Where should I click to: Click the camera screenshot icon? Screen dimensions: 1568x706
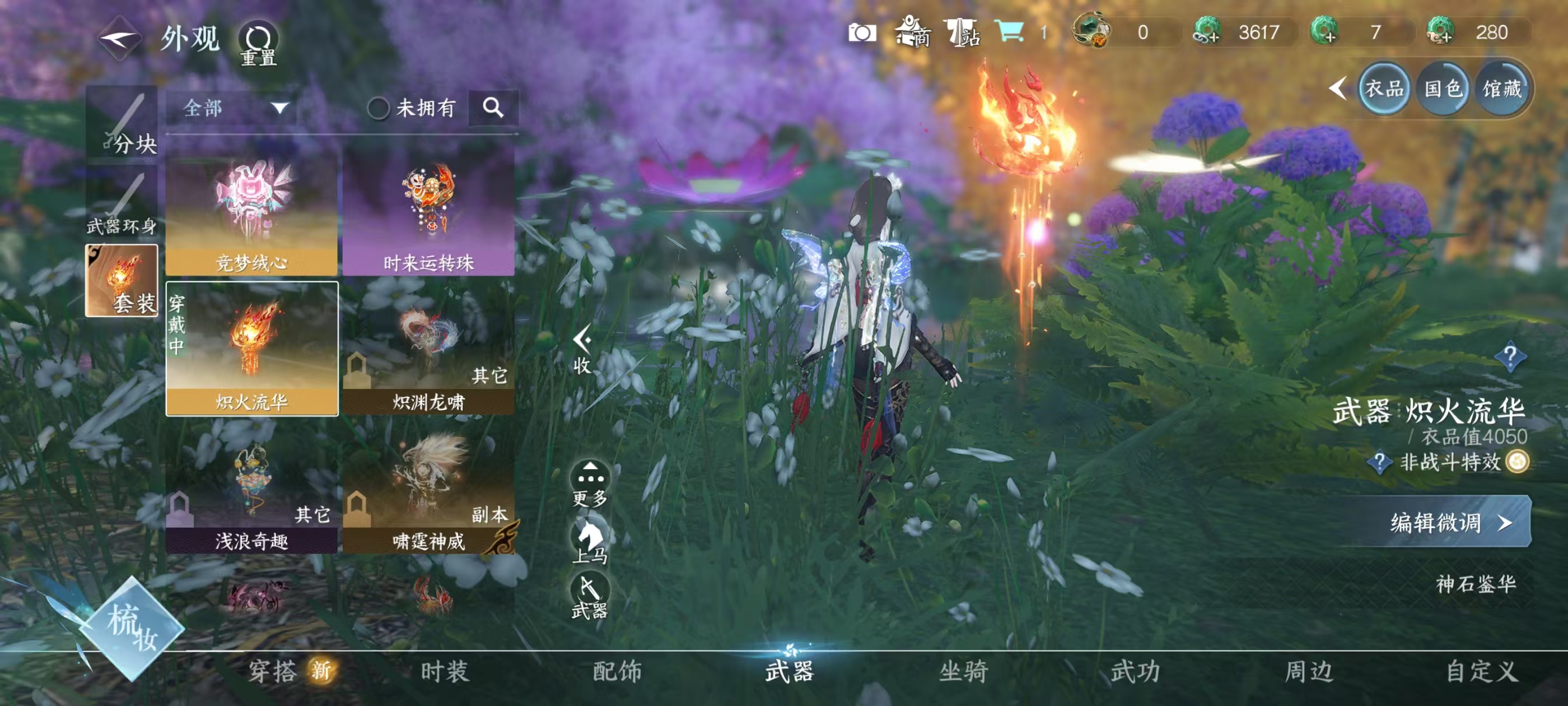(x=864, y=34)
